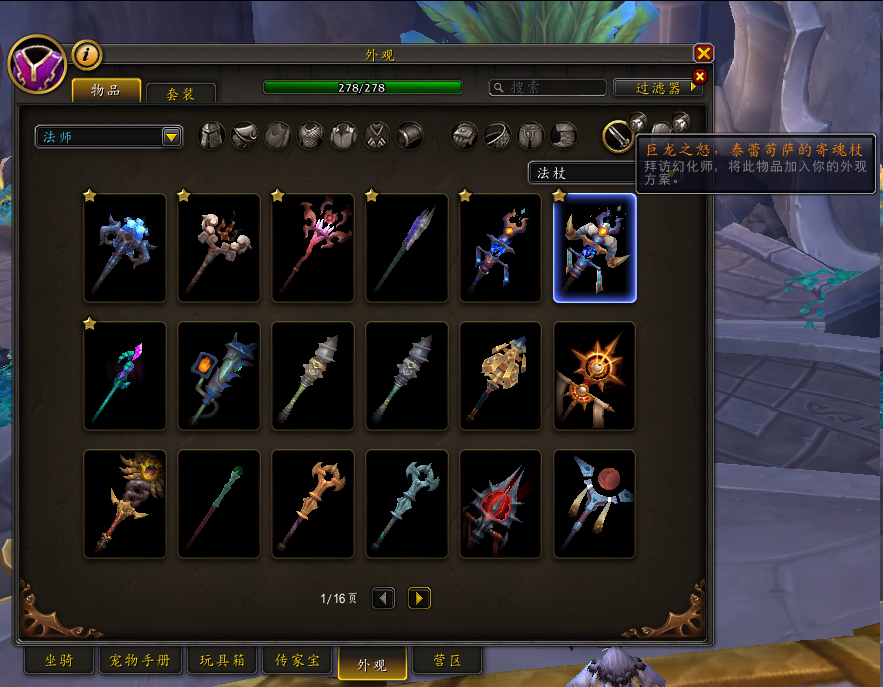Open the 玩具箱 toy box tab
Viewport: 883px width, 687px height.
222,660
